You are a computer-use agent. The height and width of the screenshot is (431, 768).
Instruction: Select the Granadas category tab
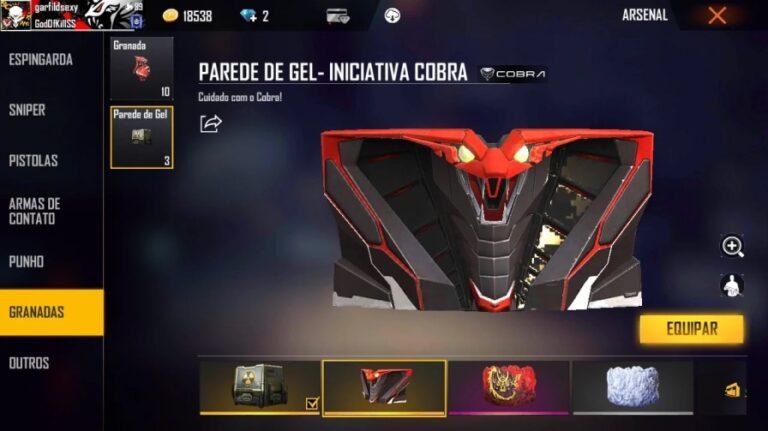click(x=38, y=312)
